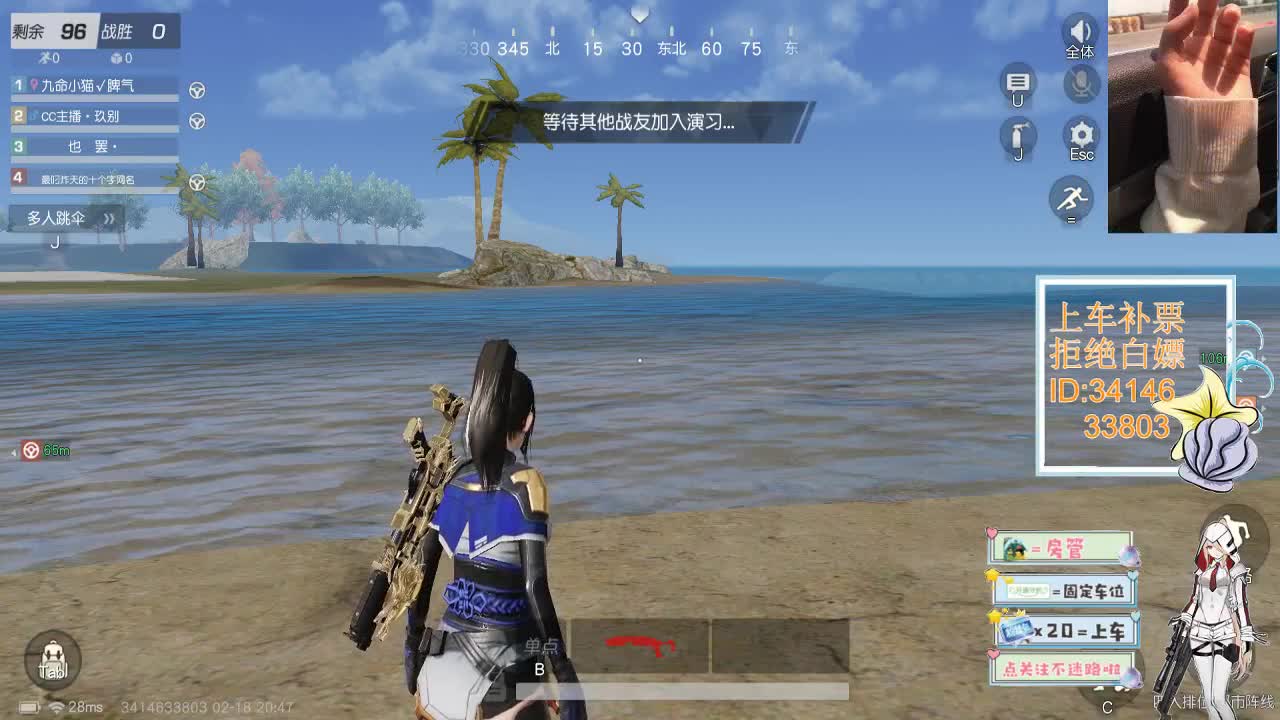1280x720 pixels.
Task: Open the backpack inventory with Tab icon
Action: click(52, 660)
